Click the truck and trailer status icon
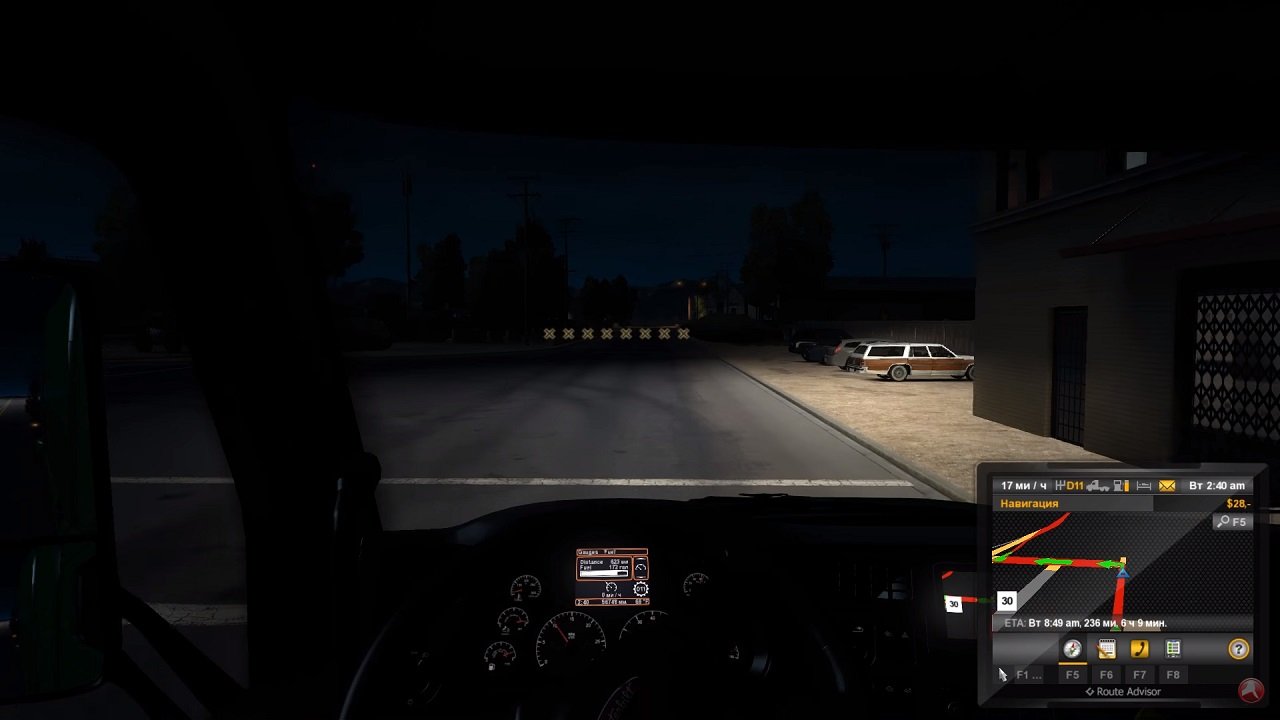The height and width of the screenshot is (720, 1280). [1098, 485]
